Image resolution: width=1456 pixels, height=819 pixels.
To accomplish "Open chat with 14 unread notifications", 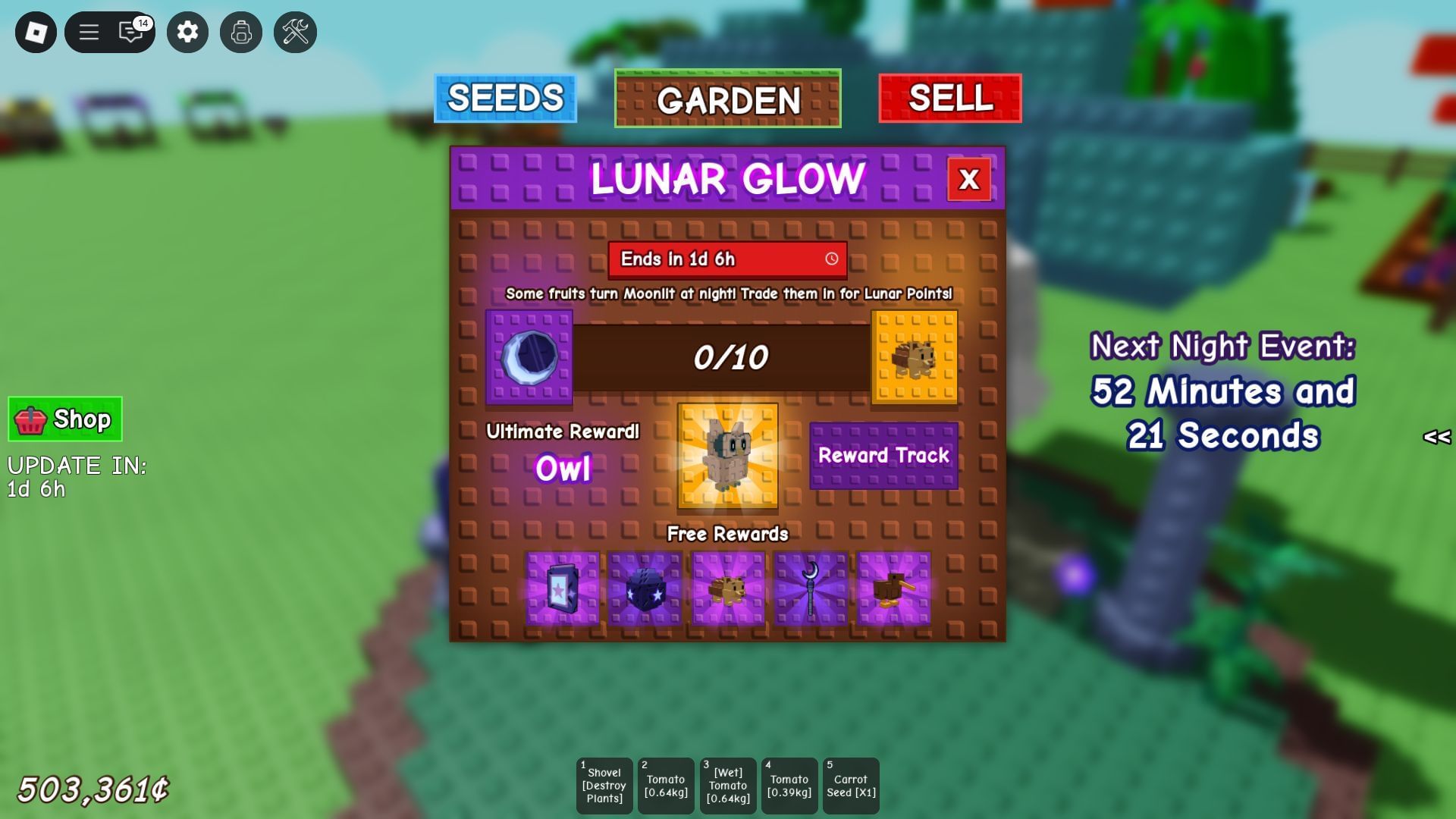I will 130,32.
